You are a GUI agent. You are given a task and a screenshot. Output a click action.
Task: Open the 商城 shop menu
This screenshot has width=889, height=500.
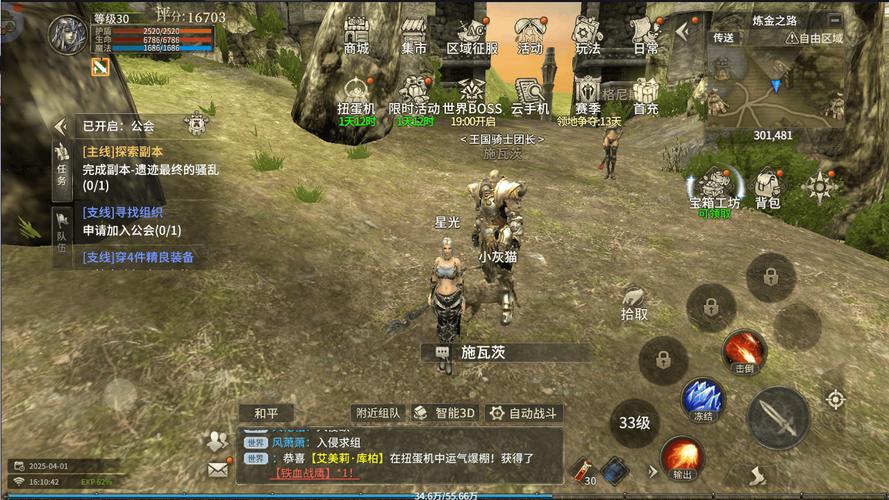pos(356,35)
